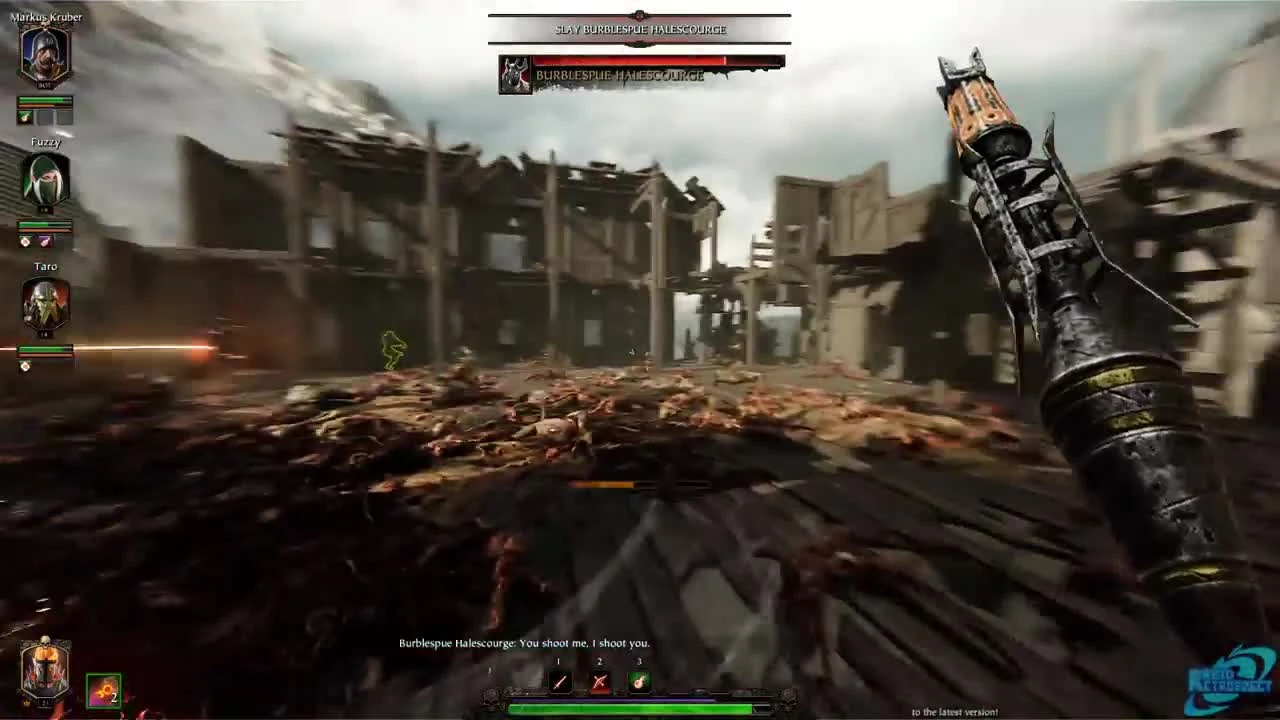Select the grenade in slot 3
The image size is (1280, 720).
click(639, 682)
